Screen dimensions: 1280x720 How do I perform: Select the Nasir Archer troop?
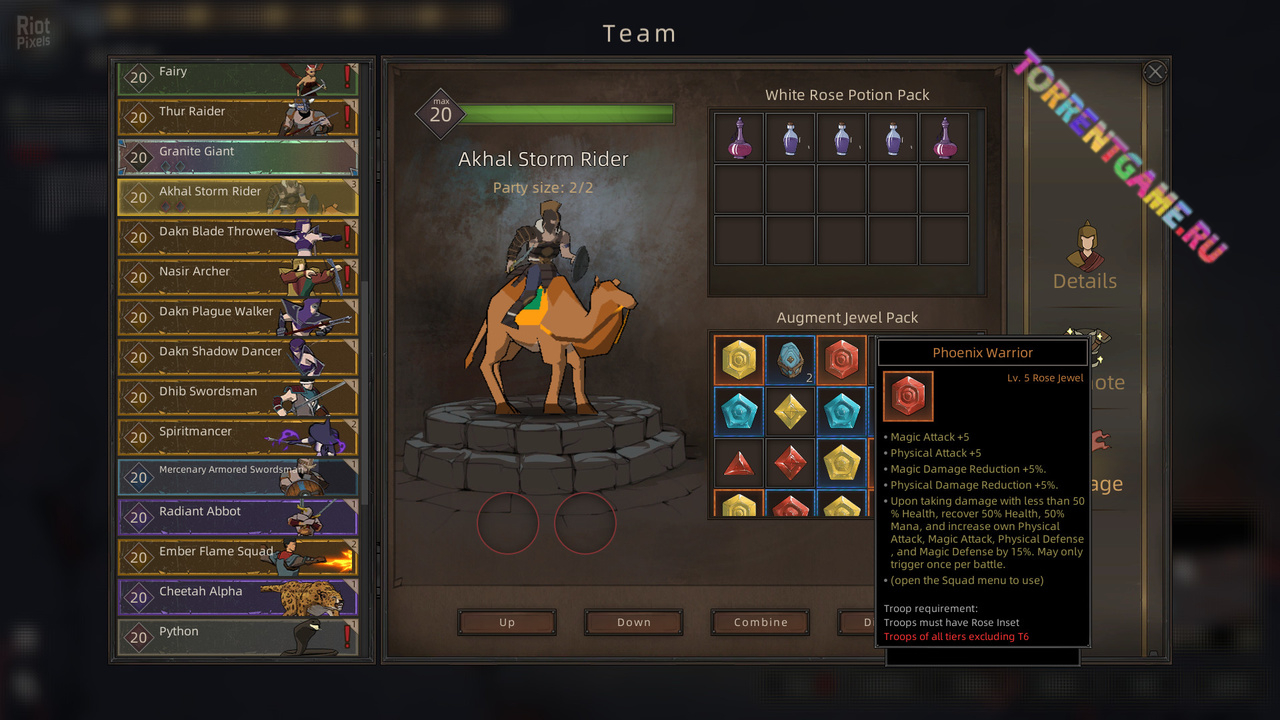click(x=237, y=277)
